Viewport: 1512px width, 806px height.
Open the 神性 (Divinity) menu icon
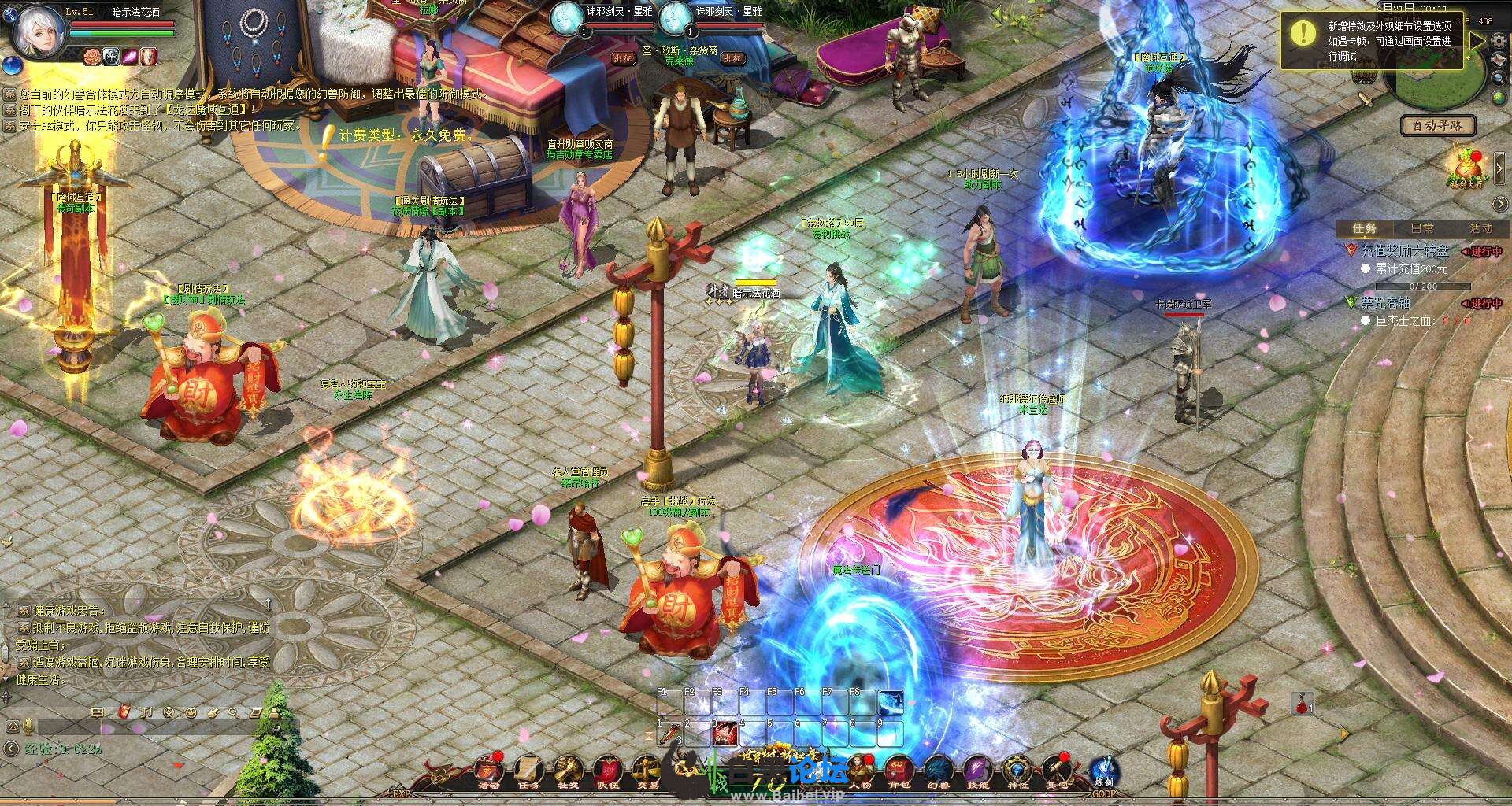coord(1017,771)
